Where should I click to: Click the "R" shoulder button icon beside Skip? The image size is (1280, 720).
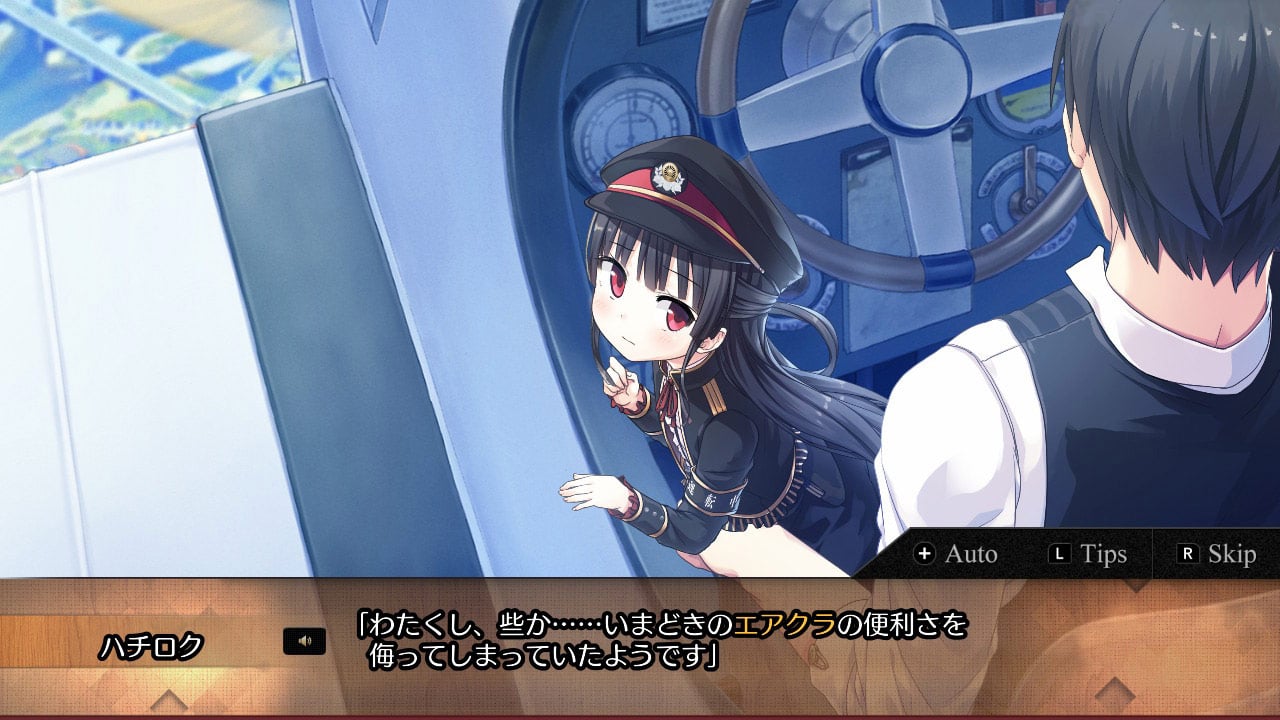[x=1190, y=553]
